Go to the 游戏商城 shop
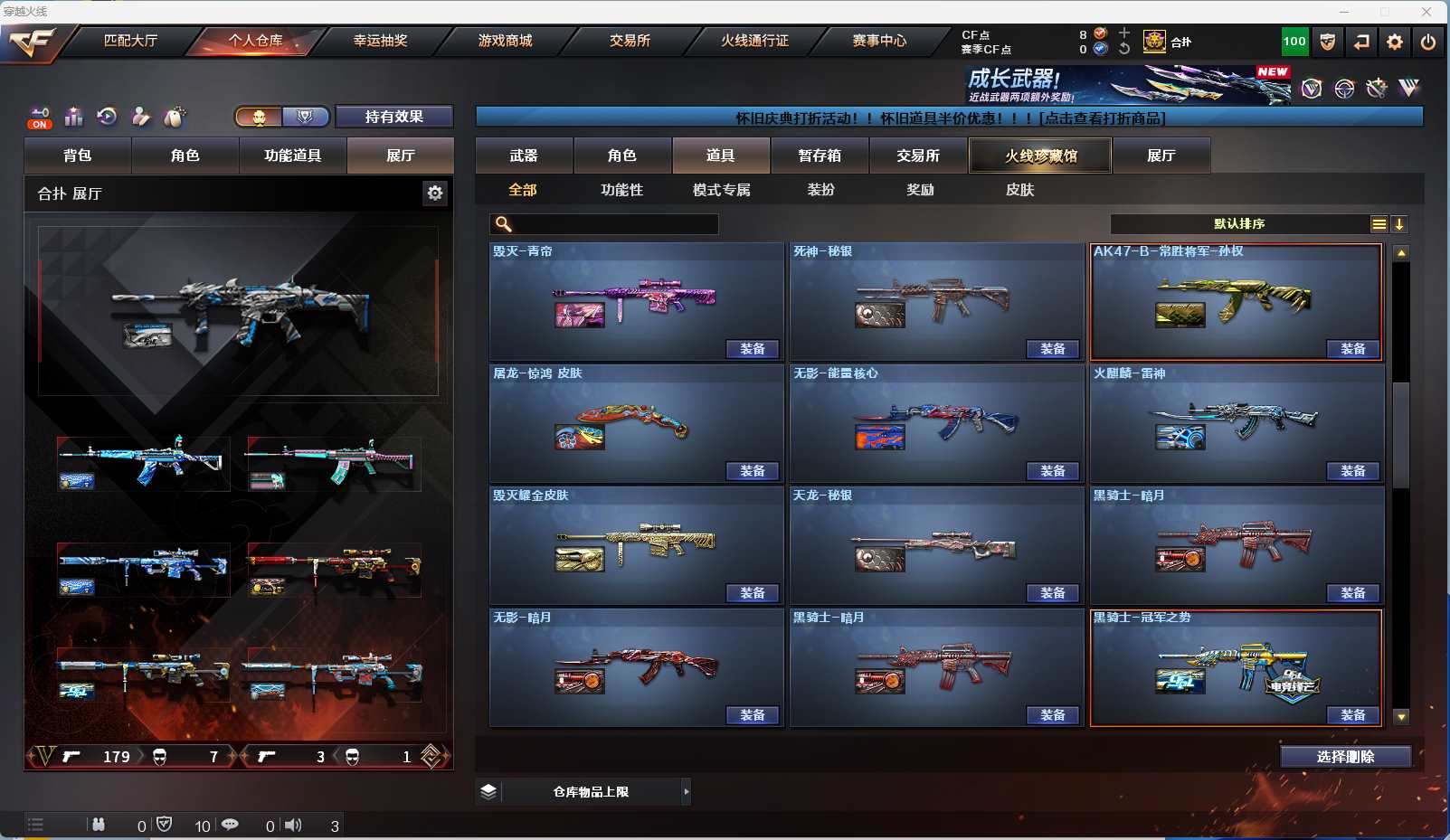This screenshot has height=840, width=1450. [x=505, y=41]
